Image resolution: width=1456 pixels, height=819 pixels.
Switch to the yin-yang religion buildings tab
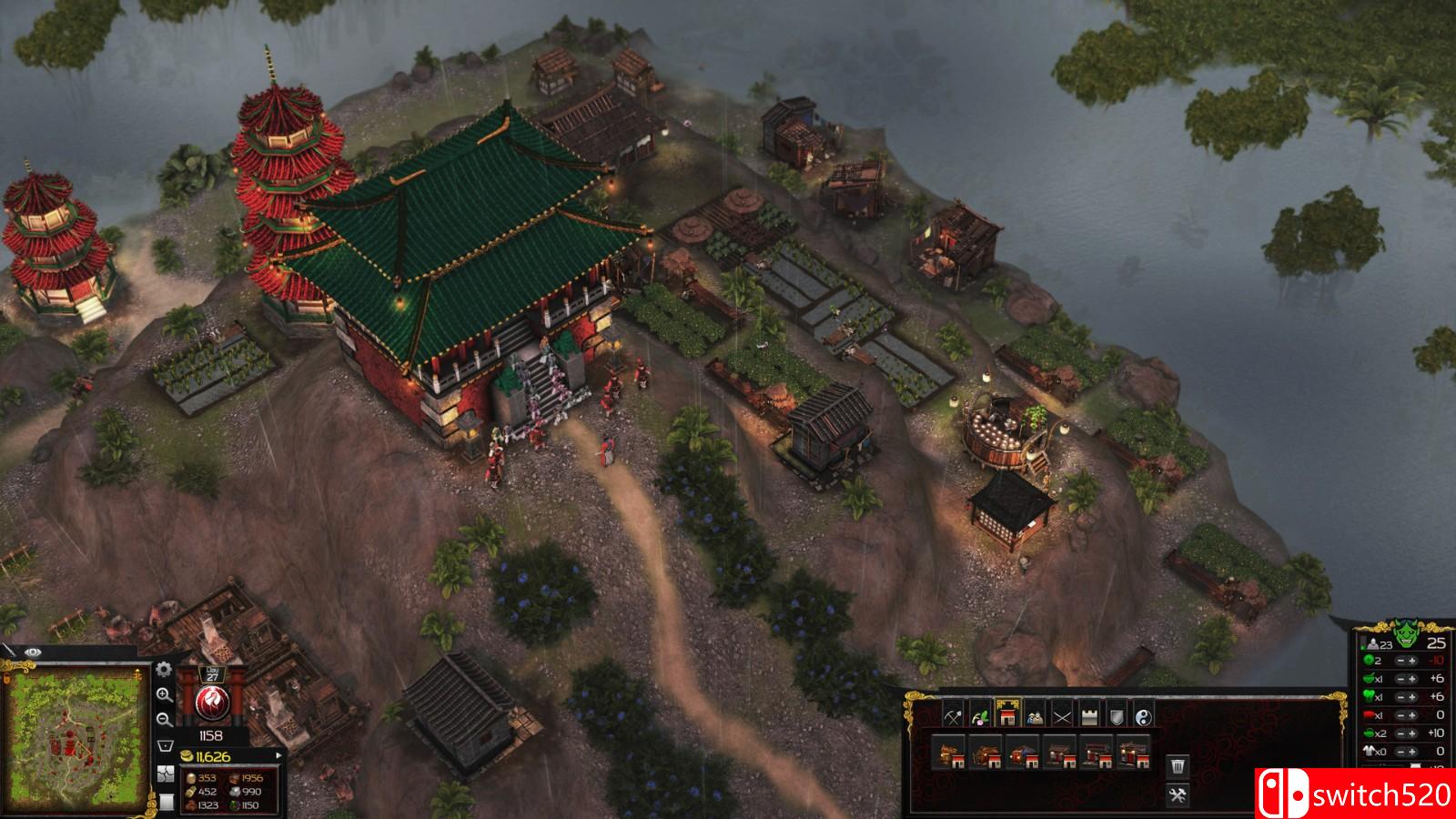coord(1142,713)
